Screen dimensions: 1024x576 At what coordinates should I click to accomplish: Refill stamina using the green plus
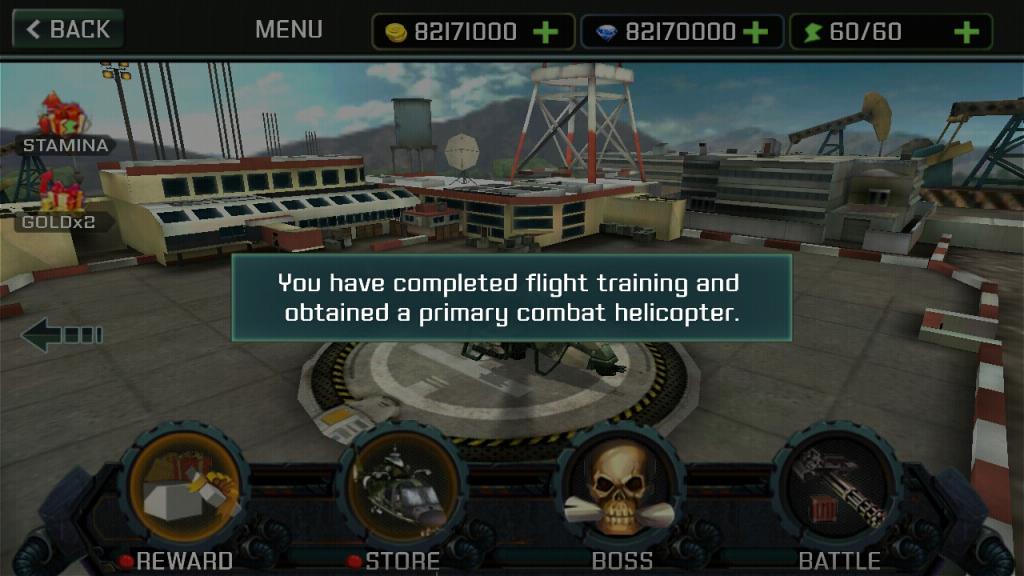click(966, 32)
